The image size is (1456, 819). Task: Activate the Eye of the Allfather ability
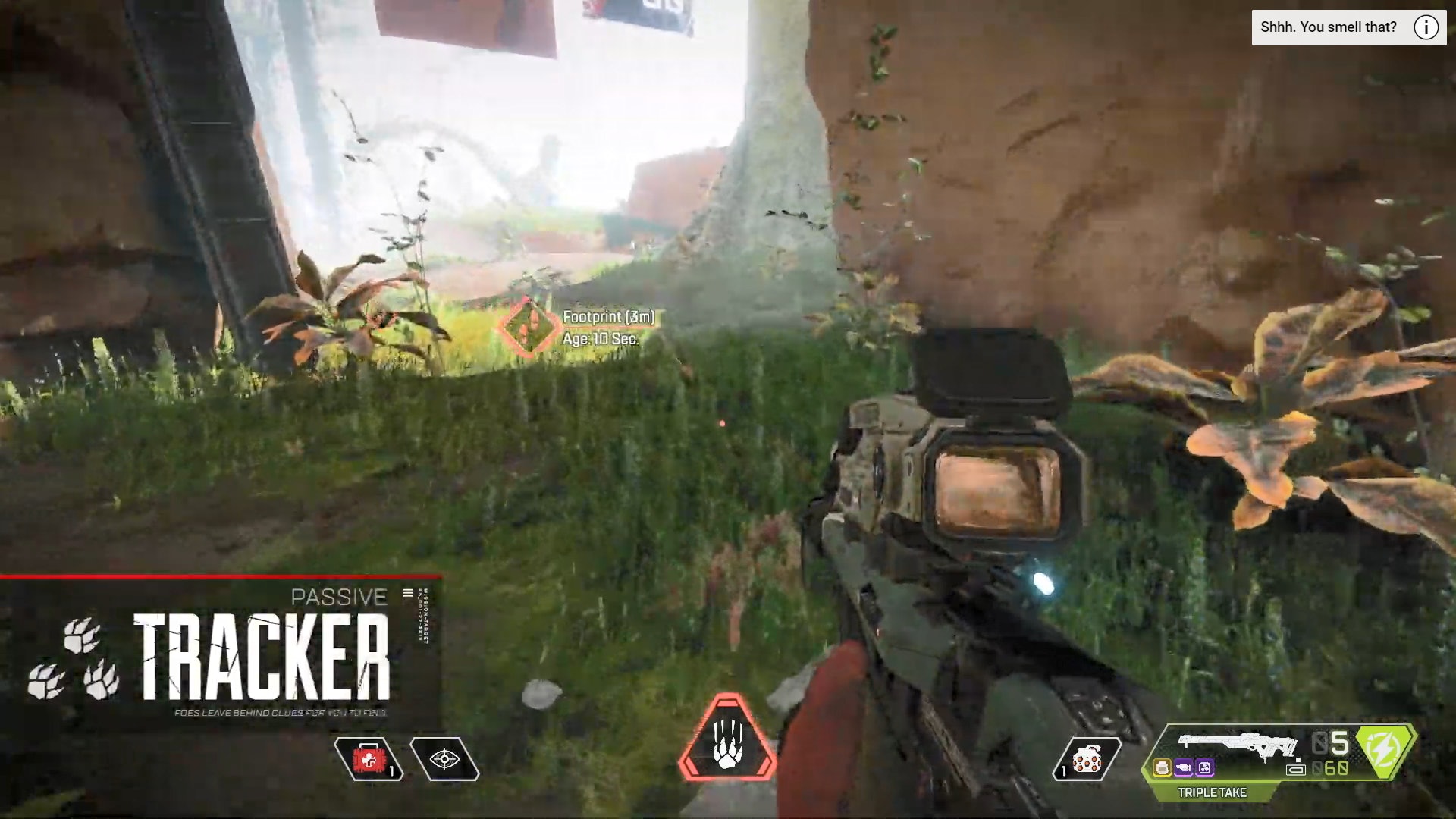[x=444, y=759]
